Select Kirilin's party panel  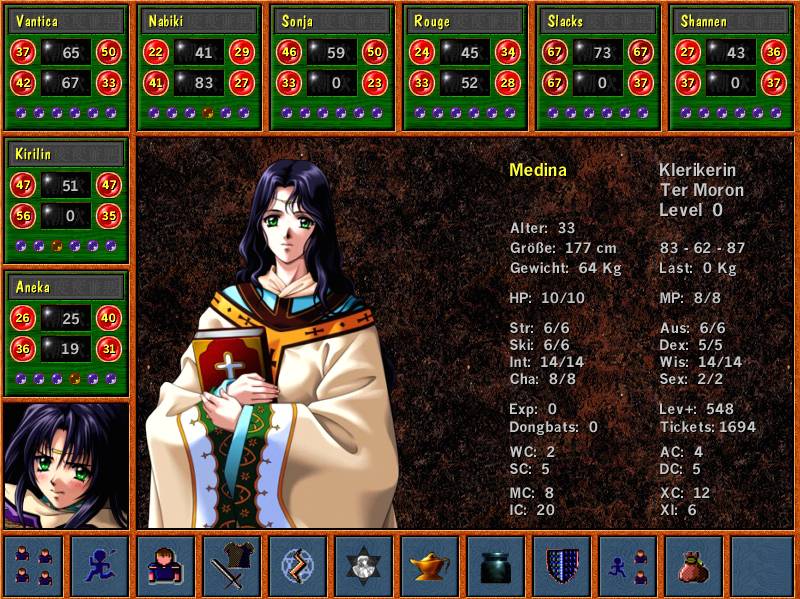click(x=67, y=201)
